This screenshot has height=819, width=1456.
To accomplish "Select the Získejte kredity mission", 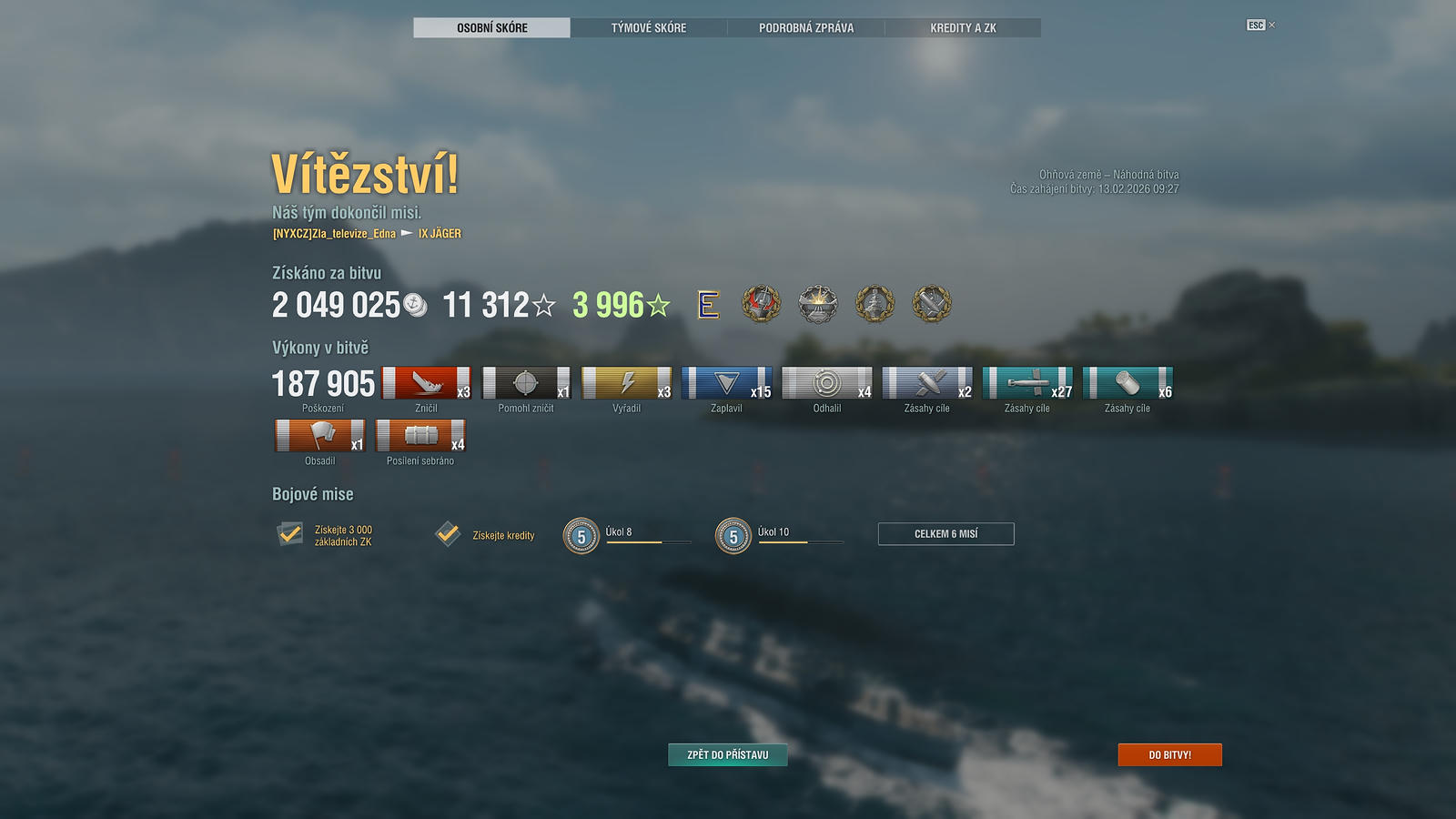I will [x=448, y=534].
